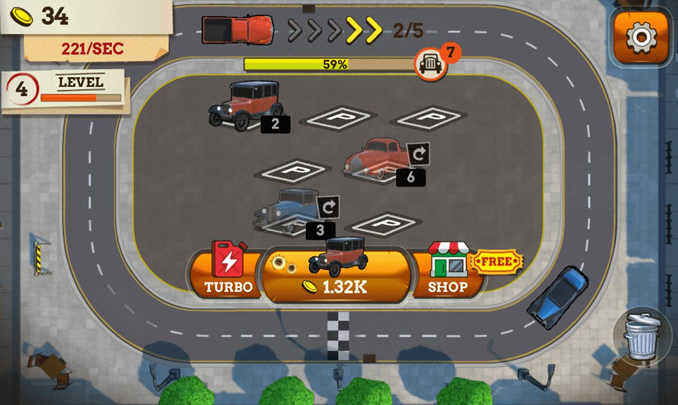678x405 pixels.
Task: Claim the FREE ticket offer
Action: click(496, 262)
